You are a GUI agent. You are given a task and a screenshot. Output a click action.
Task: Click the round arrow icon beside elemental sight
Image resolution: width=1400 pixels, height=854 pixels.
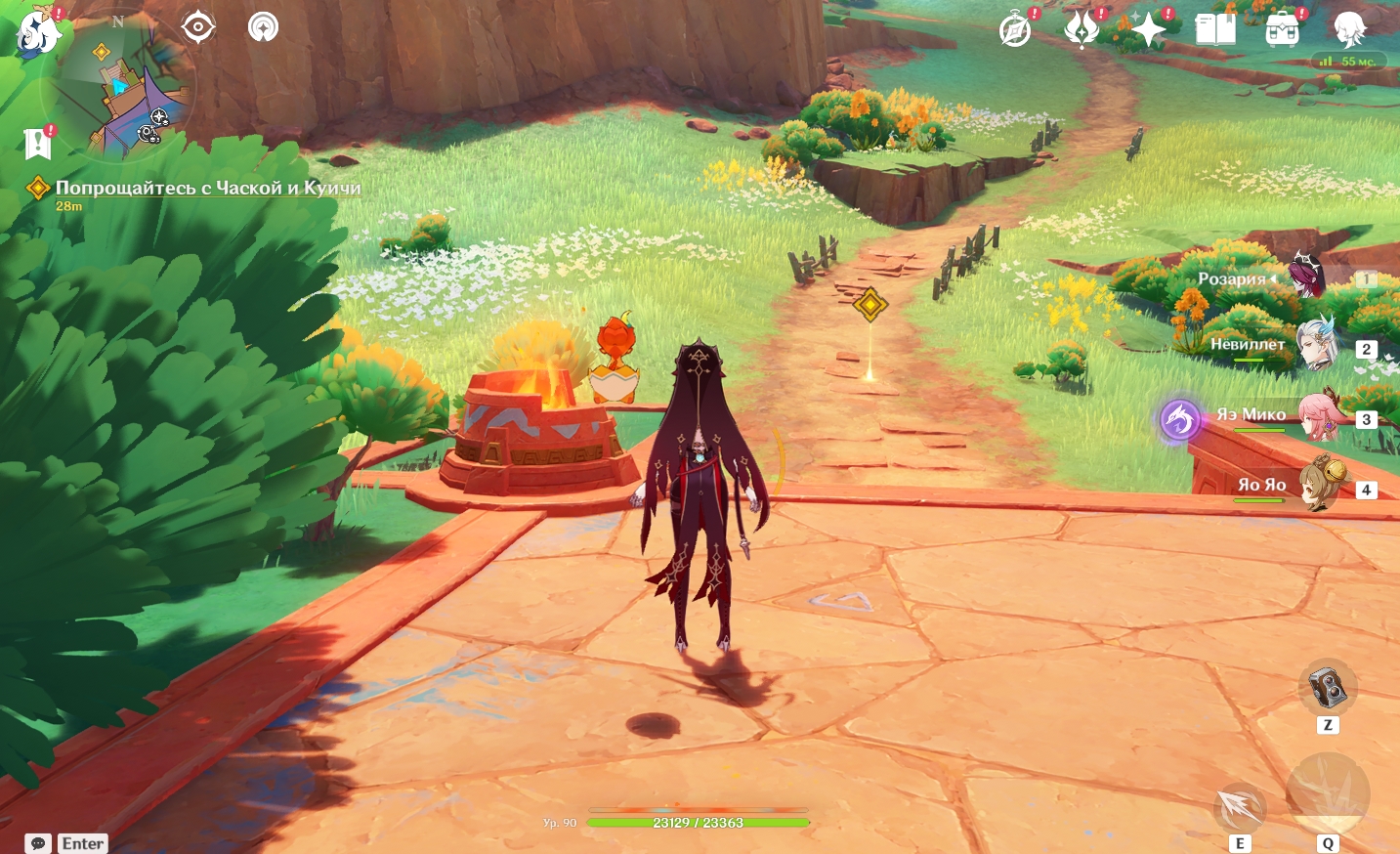pos(263,26)
